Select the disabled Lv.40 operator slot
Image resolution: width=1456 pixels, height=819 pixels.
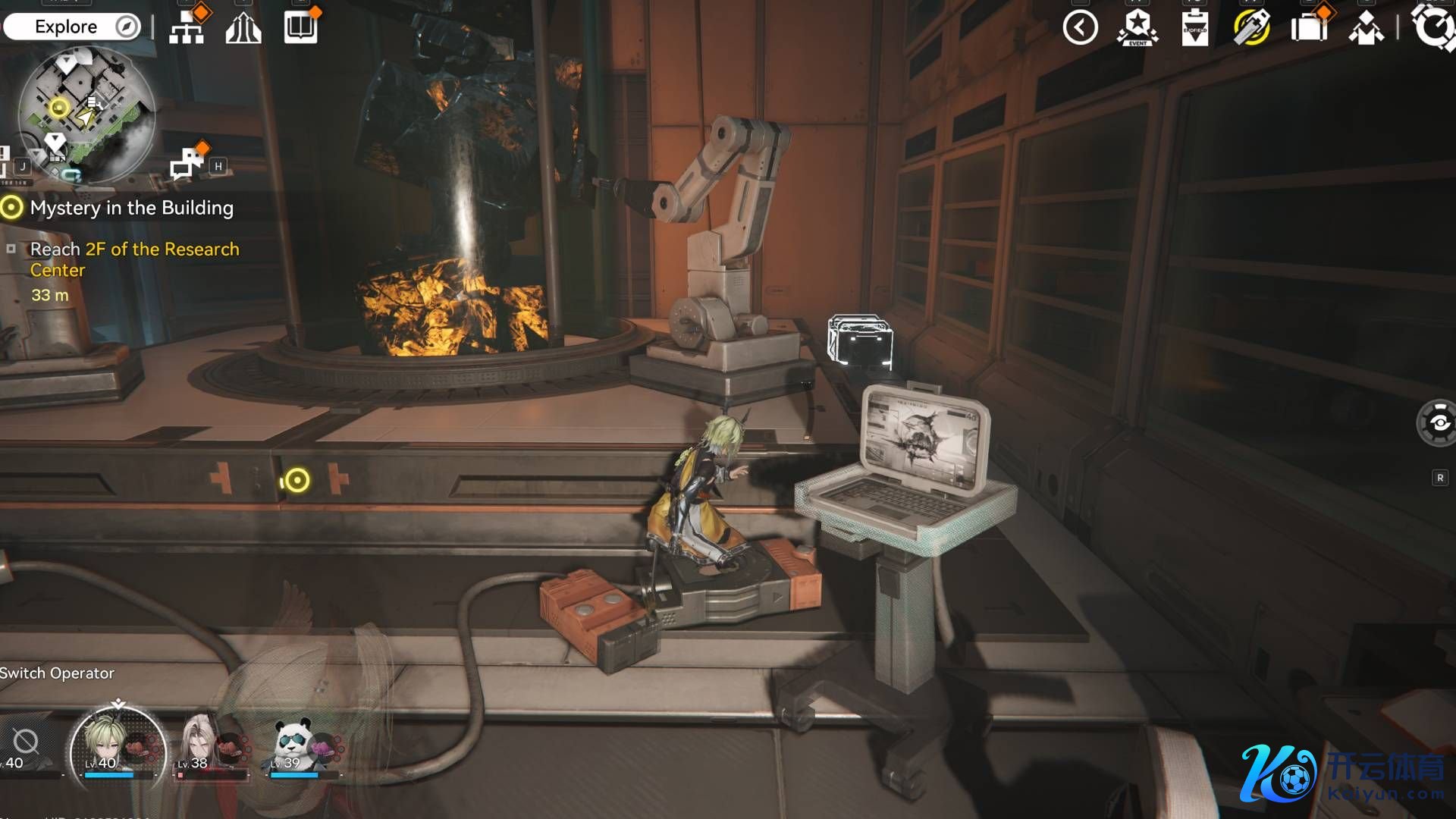26,745
